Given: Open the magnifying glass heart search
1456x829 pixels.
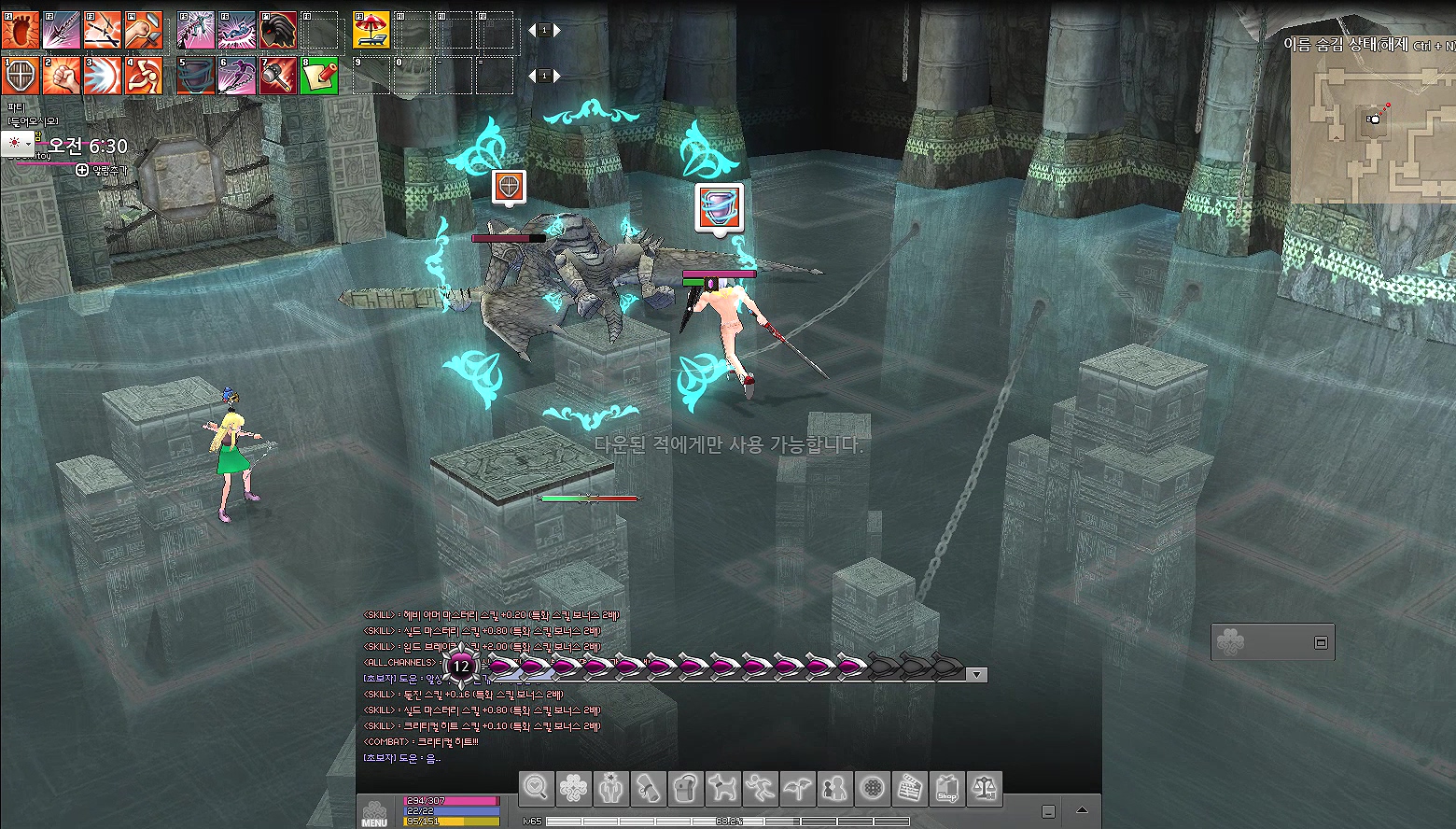Looking at the screenshot, I should (x=536, y=789).
